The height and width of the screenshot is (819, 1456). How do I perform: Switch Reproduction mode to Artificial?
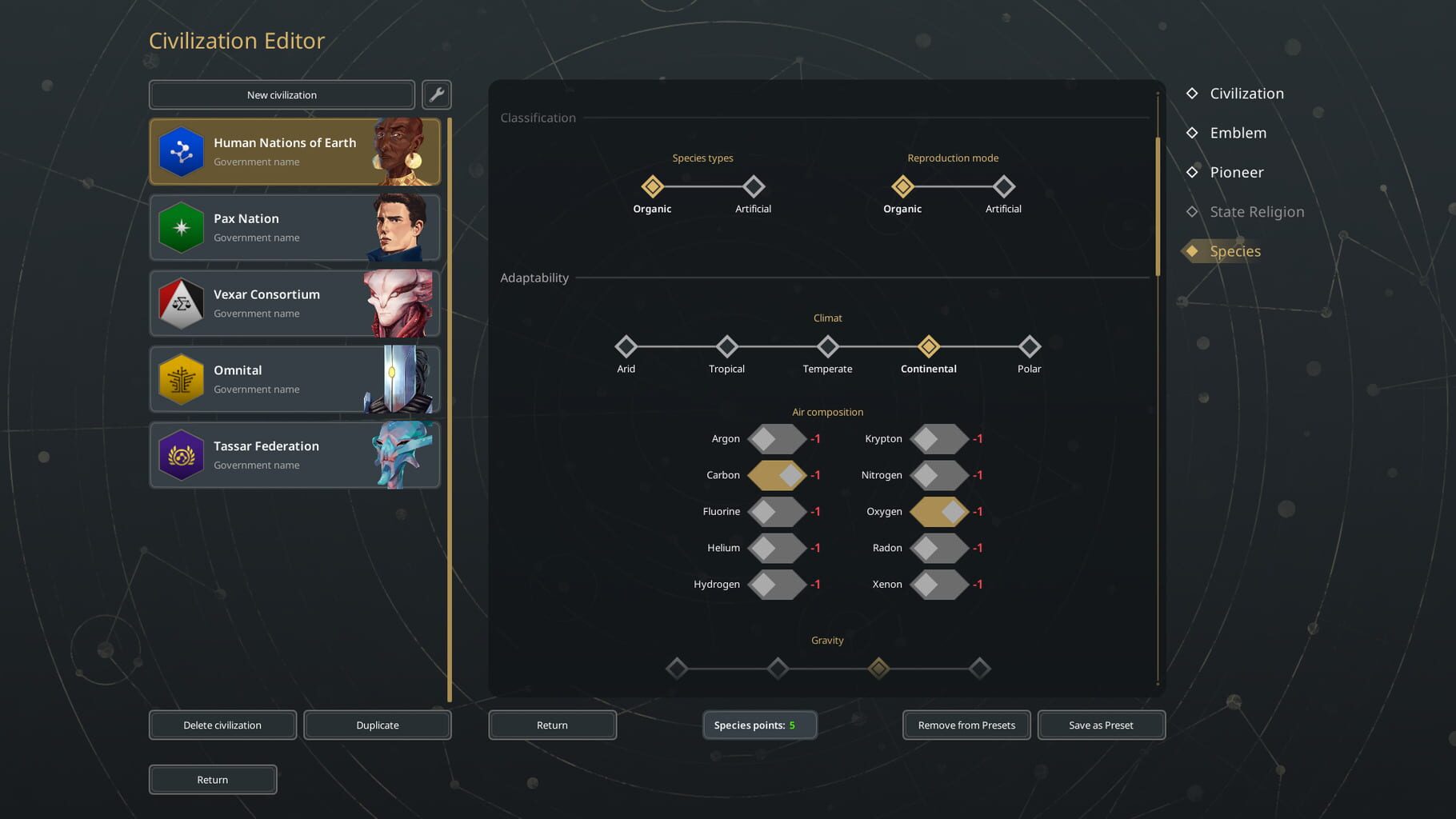[x=1003, y=186]
